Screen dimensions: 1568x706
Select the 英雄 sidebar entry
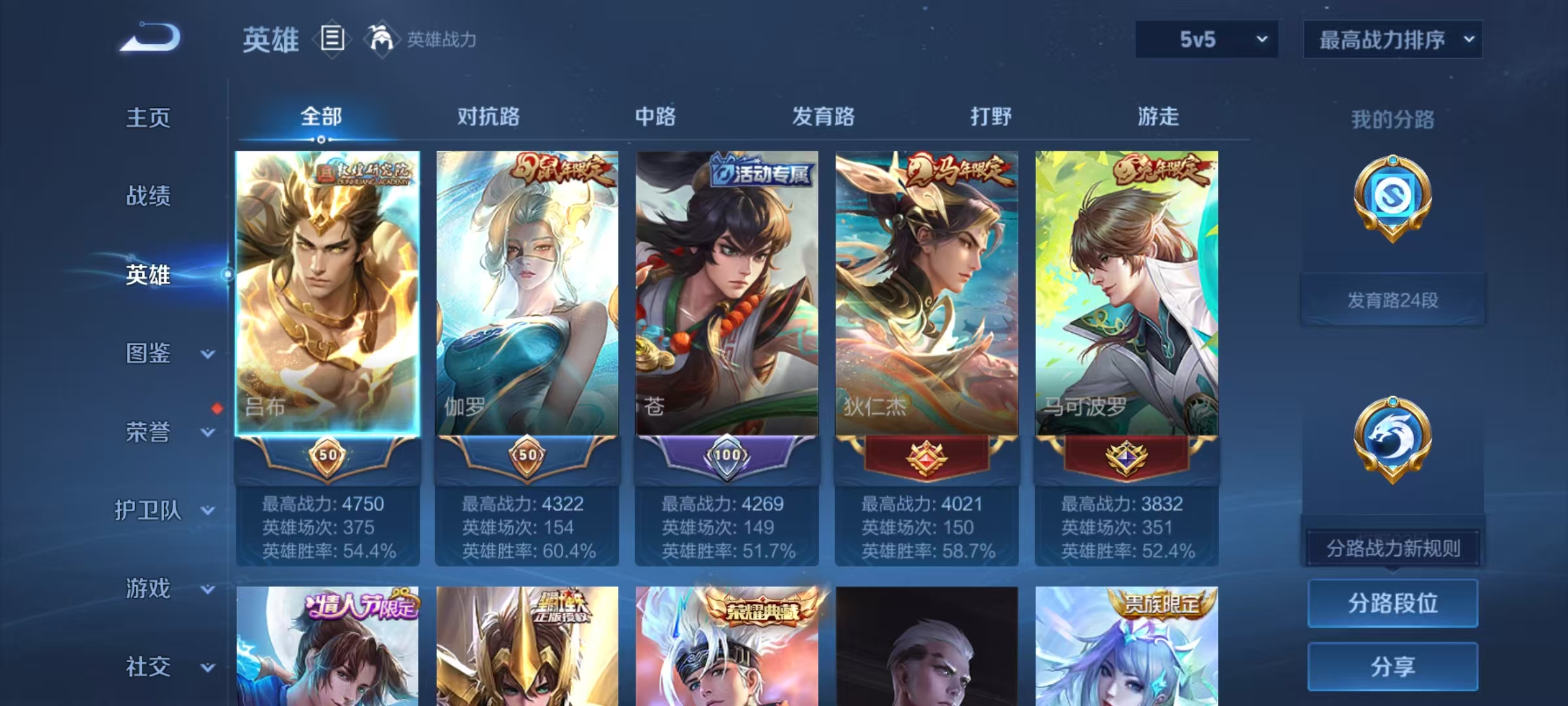point(147,276)
